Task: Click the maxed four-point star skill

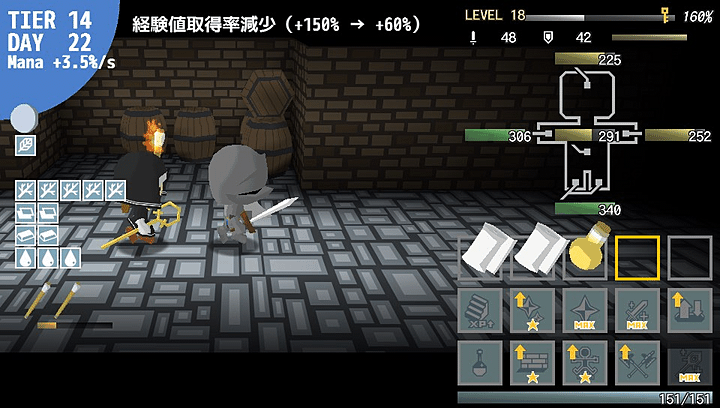Action: point(586,310)
